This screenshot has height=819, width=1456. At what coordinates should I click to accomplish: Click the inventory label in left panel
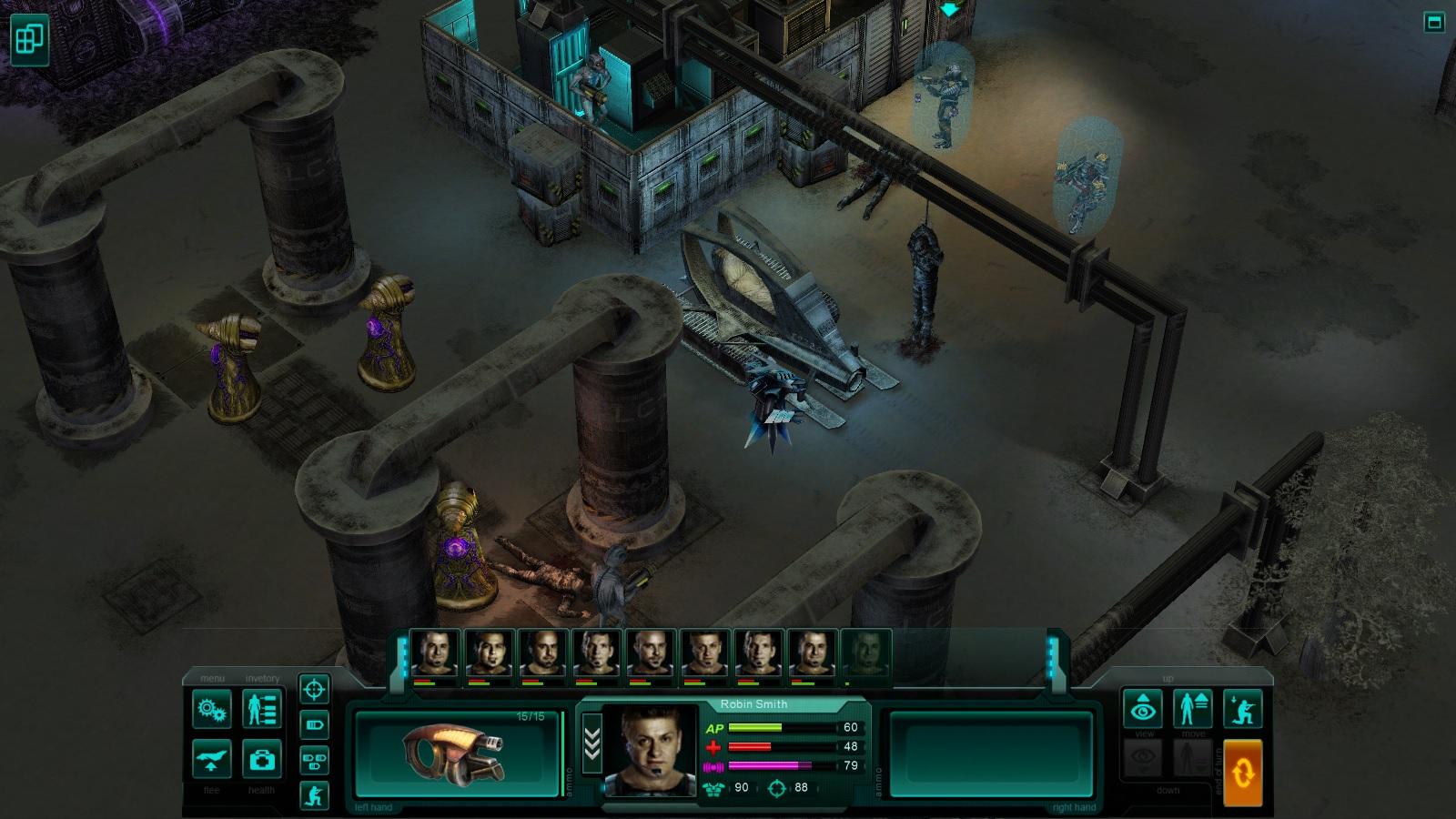262,677
